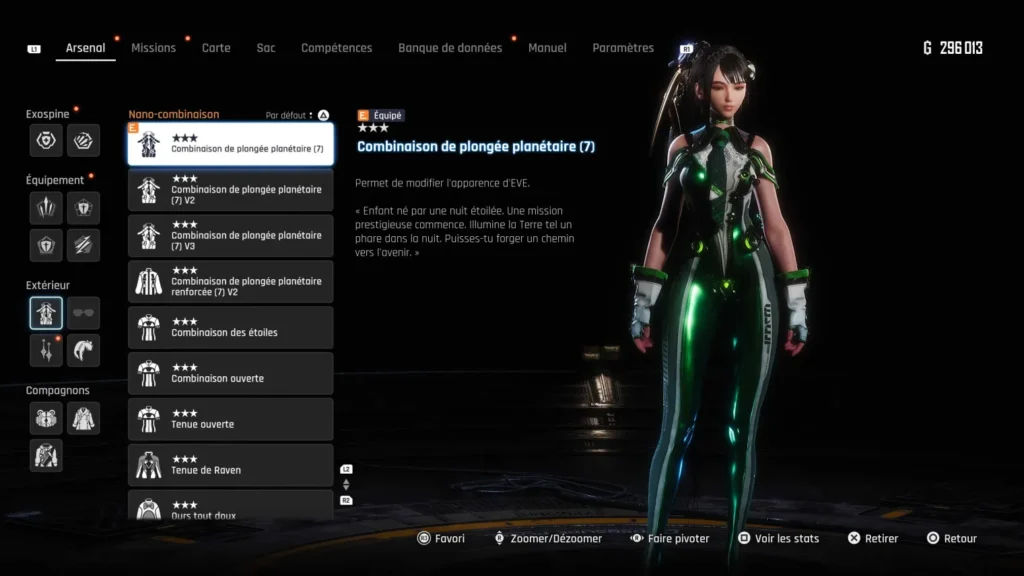This screenshot has height=576, width=1024.
Task: Choose the first Exospine slot
Action: pyautogui.click(x=46, y=140)
